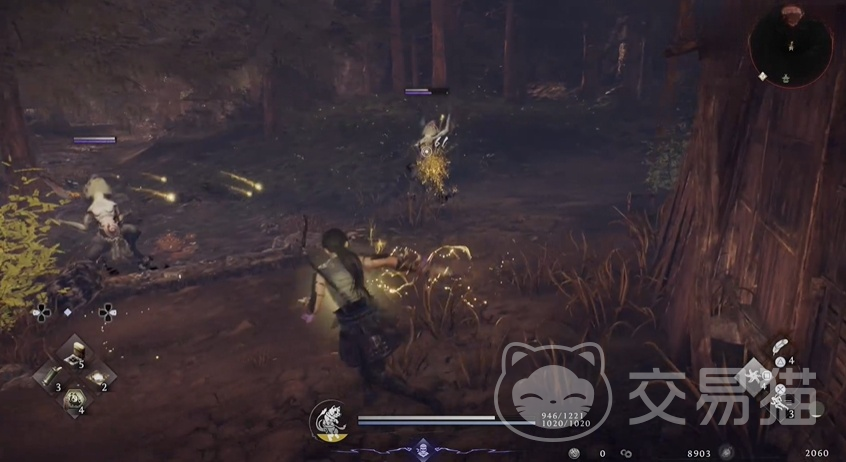Viewport: 846px width, 462px height.
Task: Activate the running figure skill with 3
Action: 780,403
